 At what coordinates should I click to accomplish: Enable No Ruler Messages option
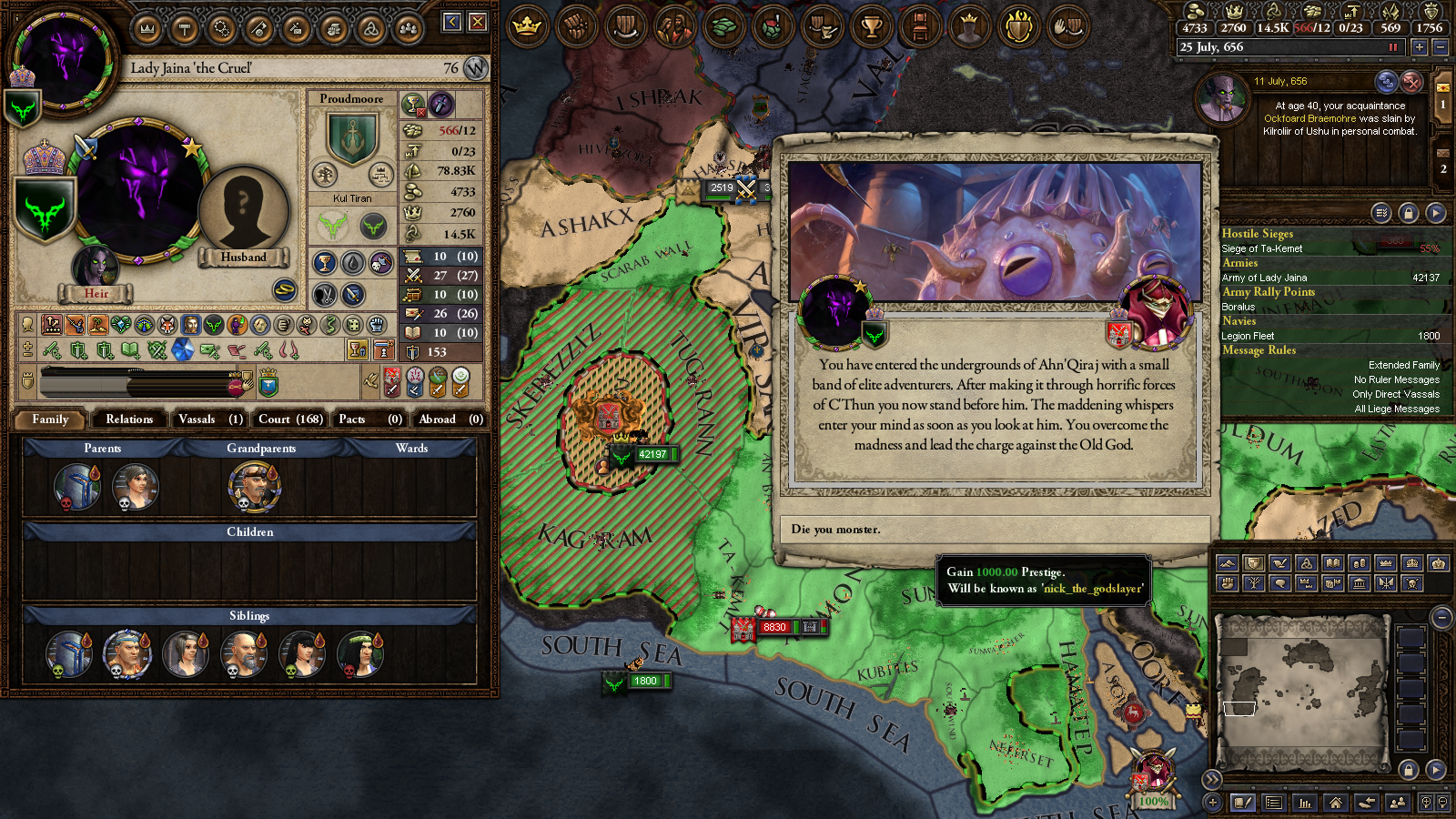click(x=1396, y=379)
